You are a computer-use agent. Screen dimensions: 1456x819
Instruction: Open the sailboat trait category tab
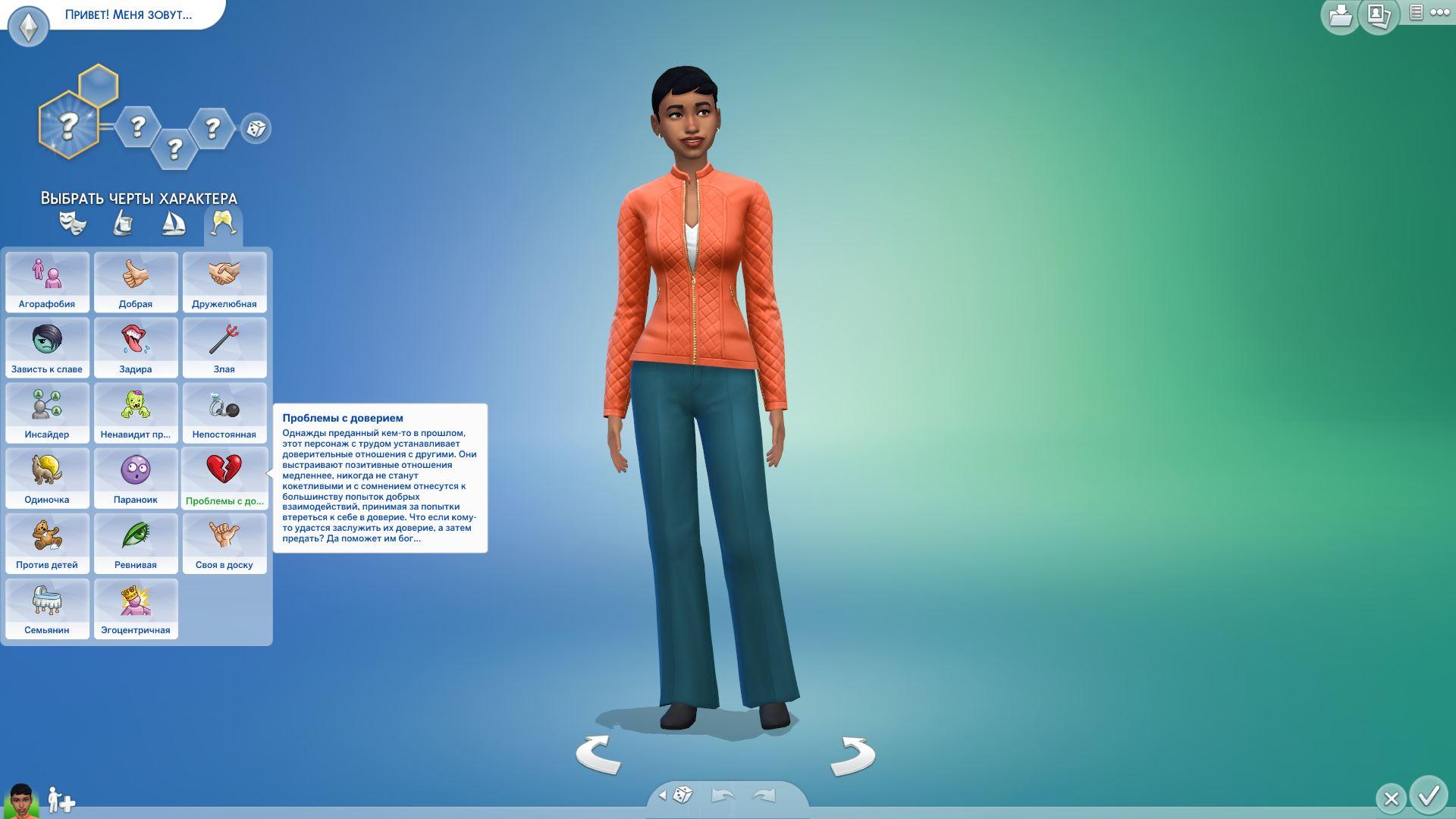(174, 224)
